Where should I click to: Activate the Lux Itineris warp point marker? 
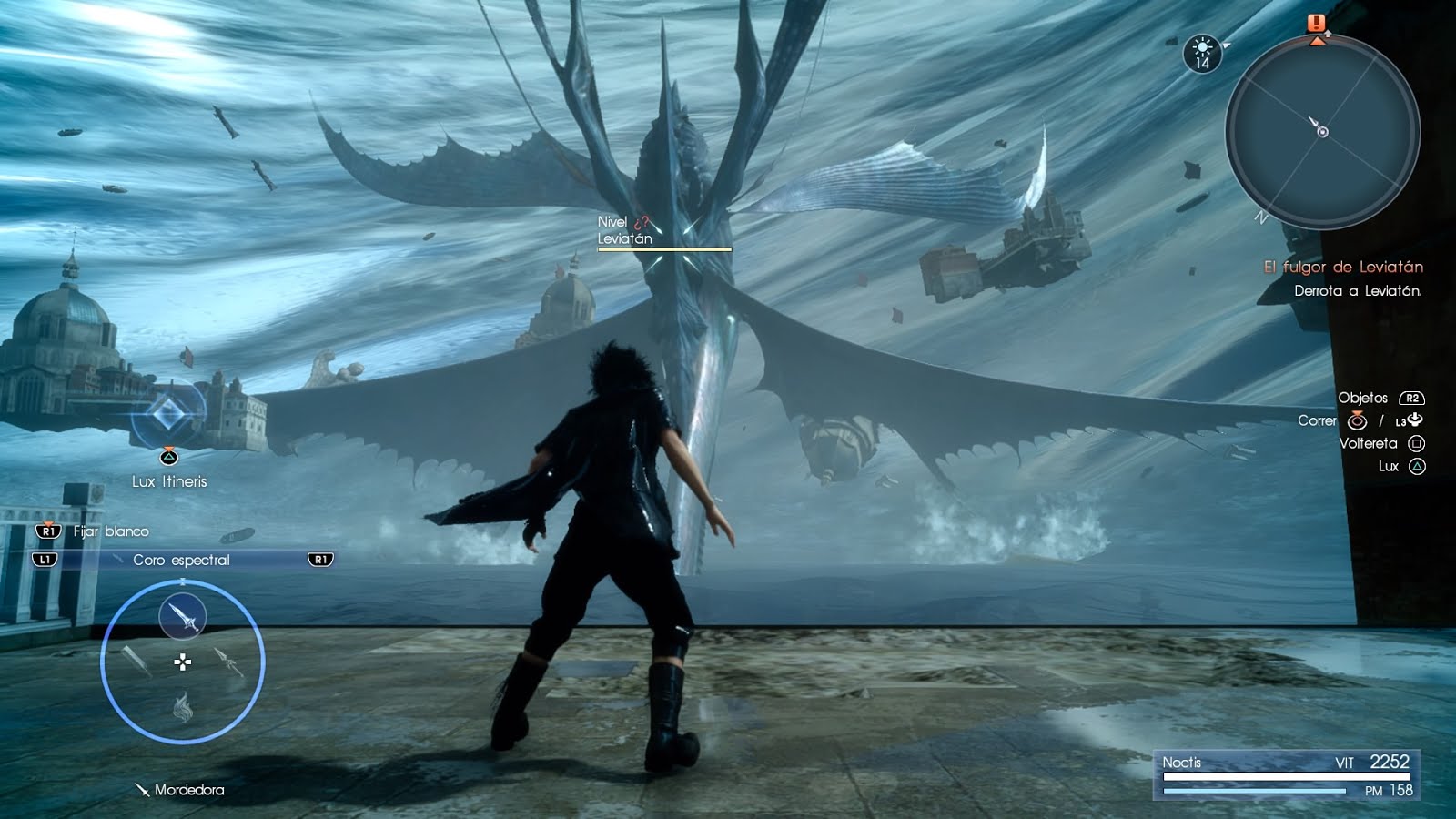pos(167,416)
